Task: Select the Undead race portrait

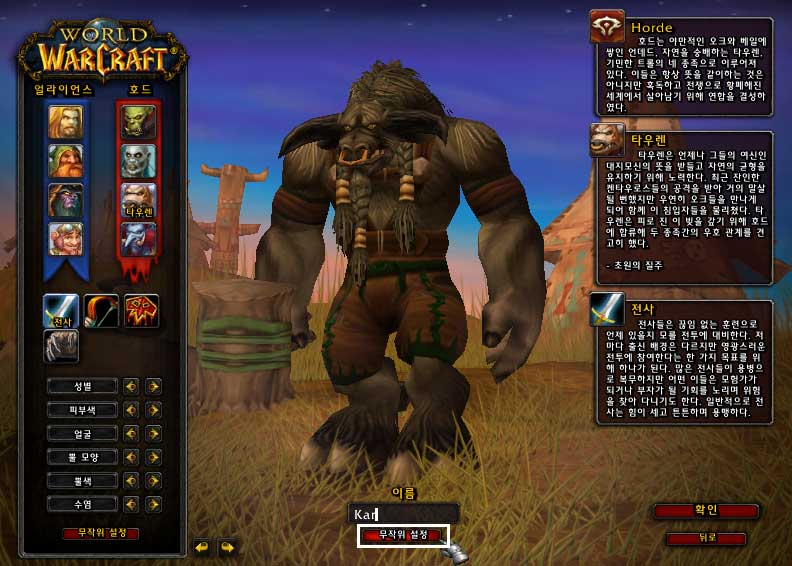Action: [138, 161]
